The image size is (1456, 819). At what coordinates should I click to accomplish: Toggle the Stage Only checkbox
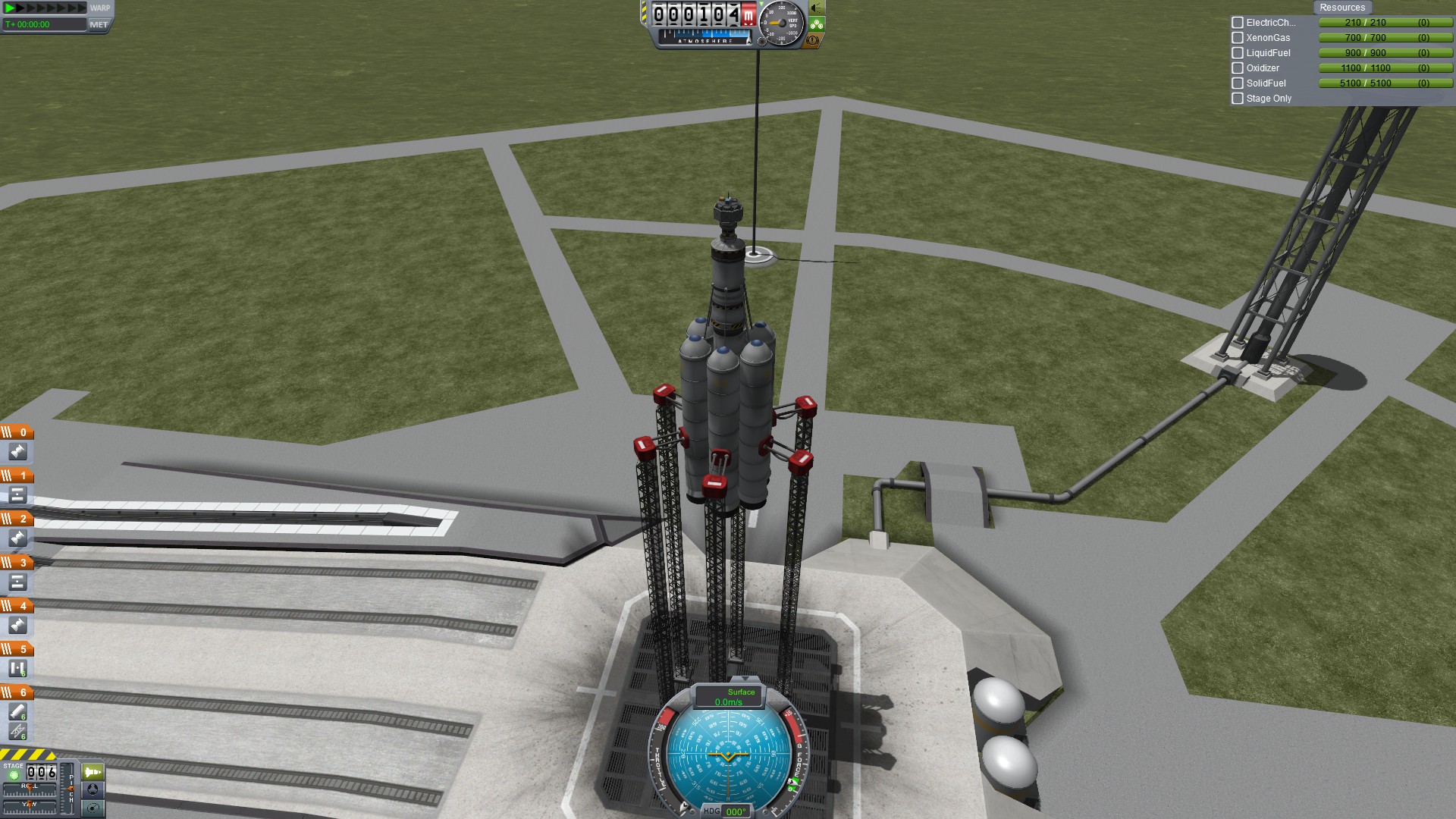click(x=1238, y=99)
